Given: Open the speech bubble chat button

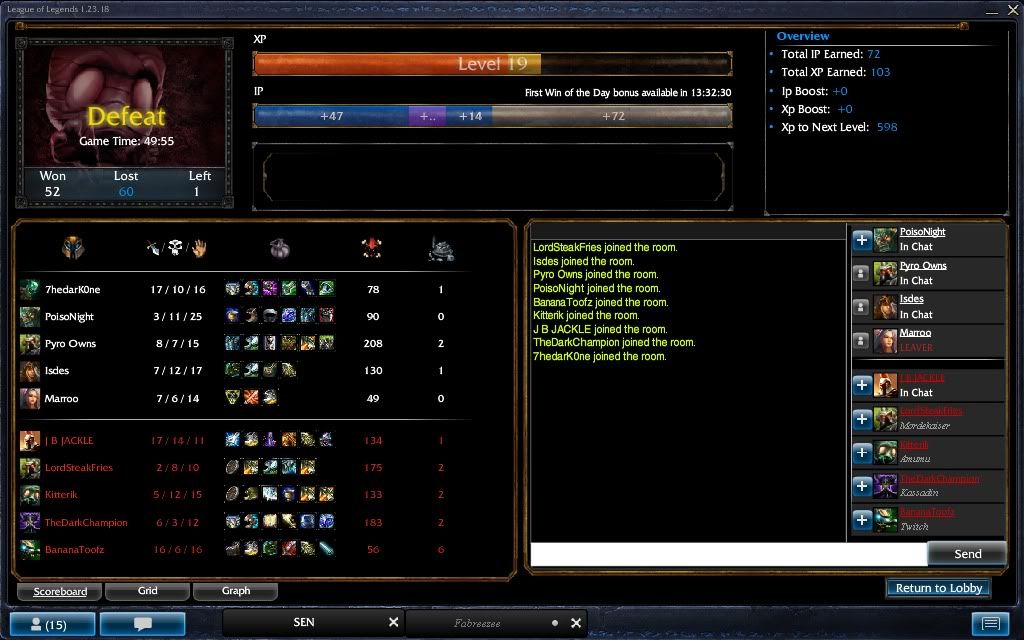Looking at the screenshot, I should (142, 625).
